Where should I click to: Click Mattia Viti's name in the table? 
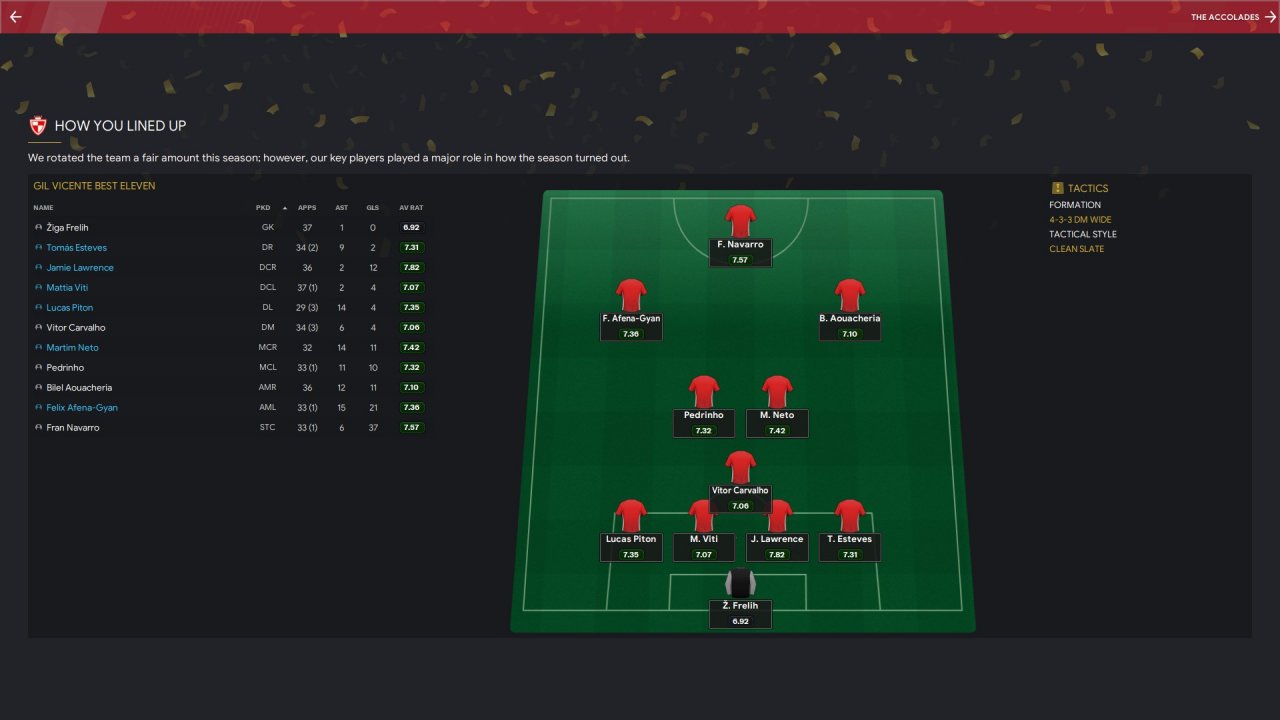click(x=67, y=288)
